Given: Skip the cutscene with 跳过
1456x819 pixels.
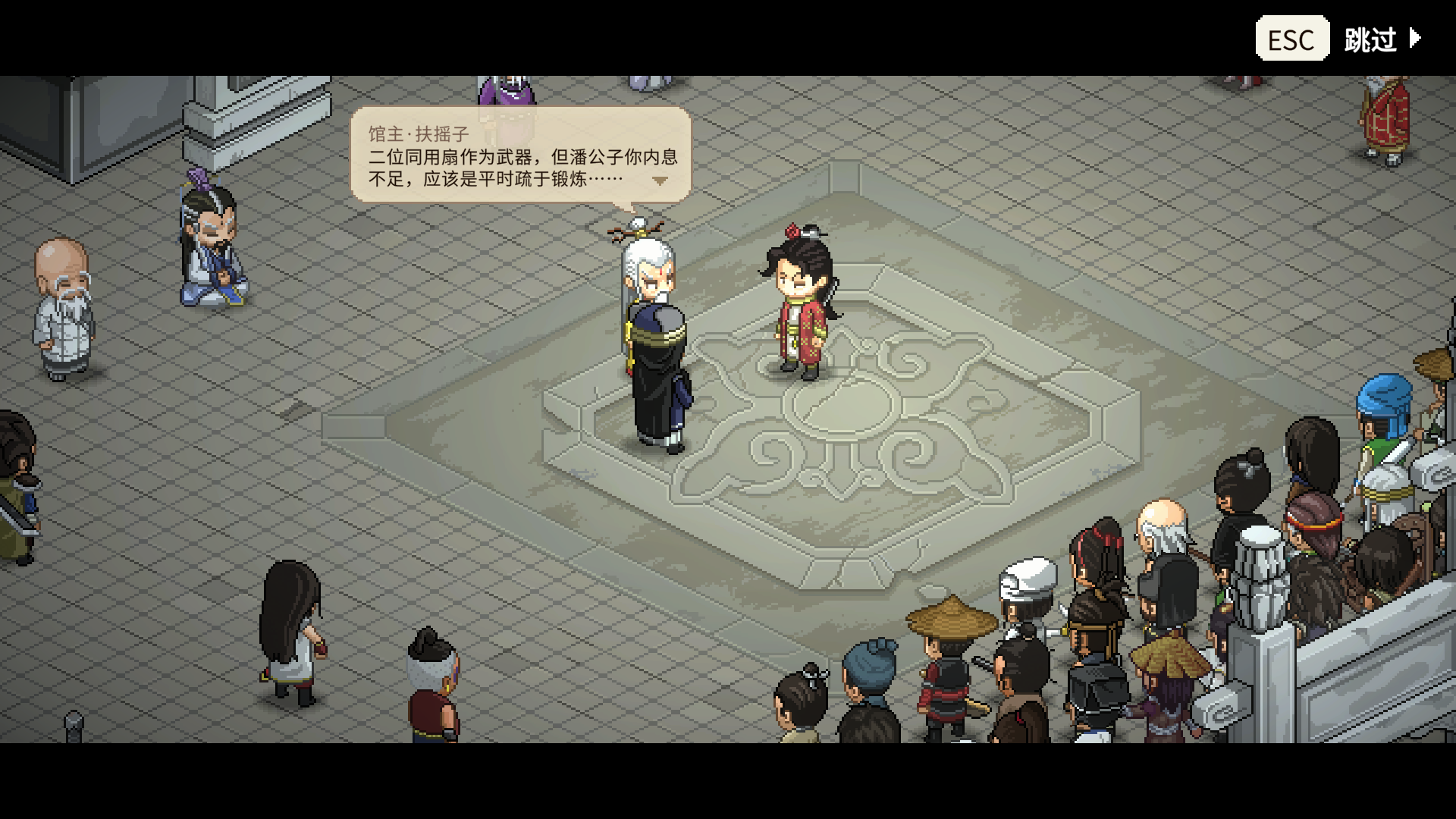Looking at the screenshot, I should click(1381, 39).
